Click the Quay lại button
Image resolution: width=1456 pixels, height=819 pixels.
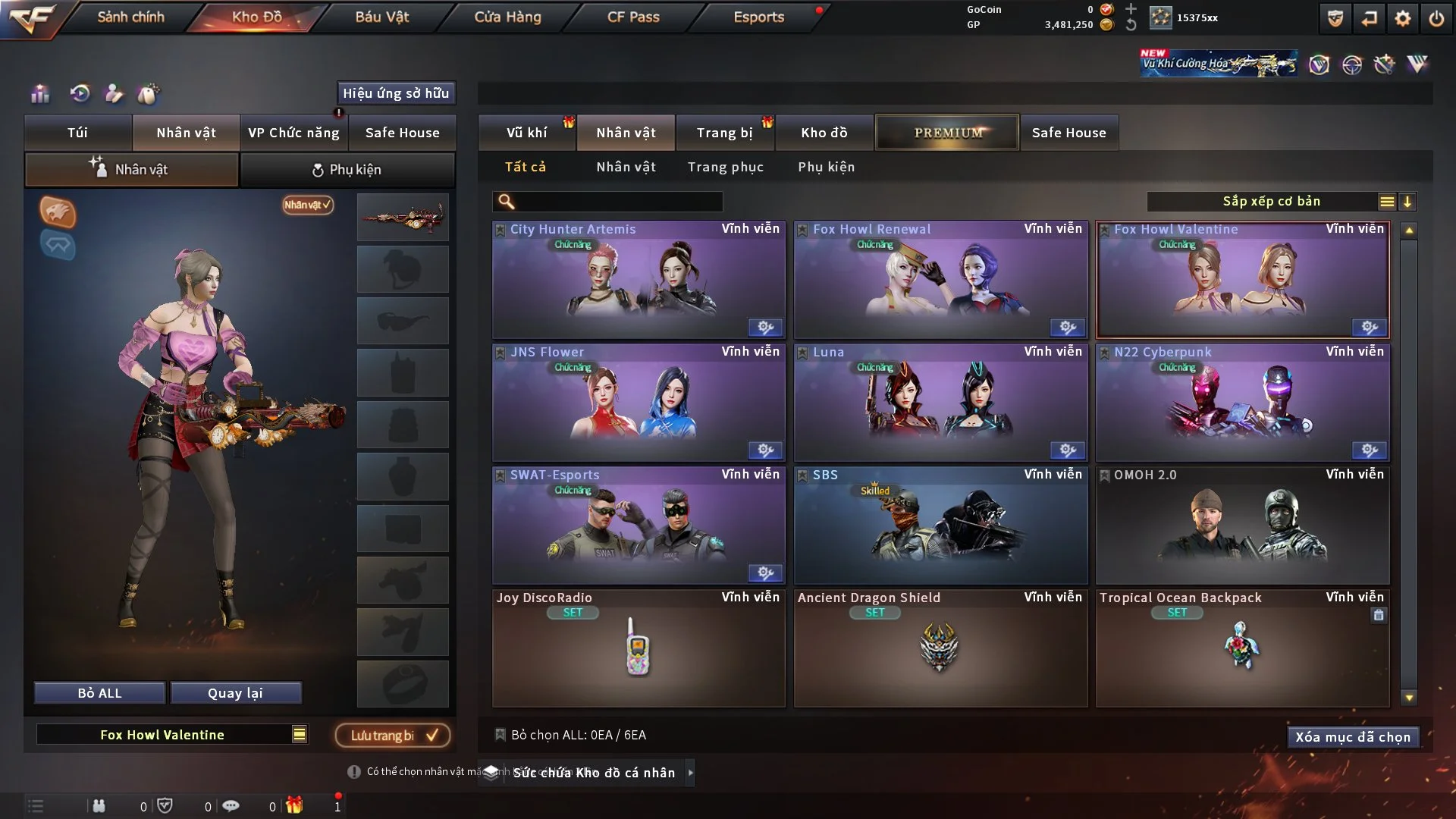pos(235,693)
